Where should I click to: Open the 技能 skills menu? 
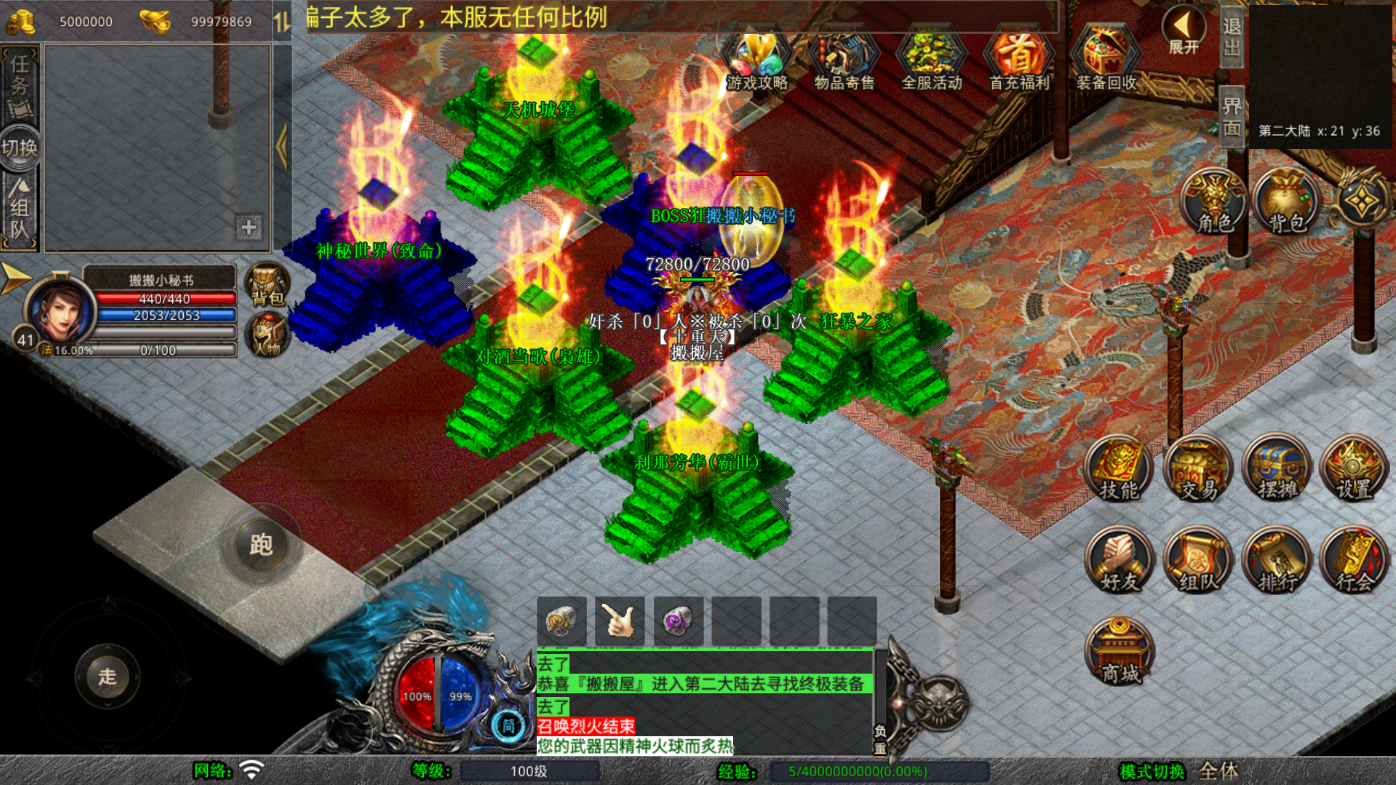(x=1119, y=470)
